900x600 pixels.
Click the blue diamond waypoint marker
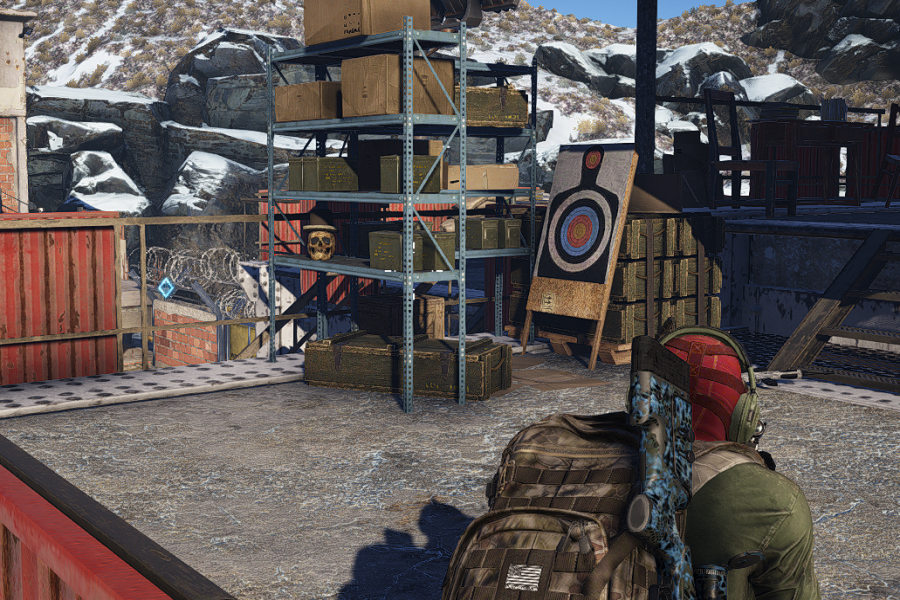[x=166, y=287]
